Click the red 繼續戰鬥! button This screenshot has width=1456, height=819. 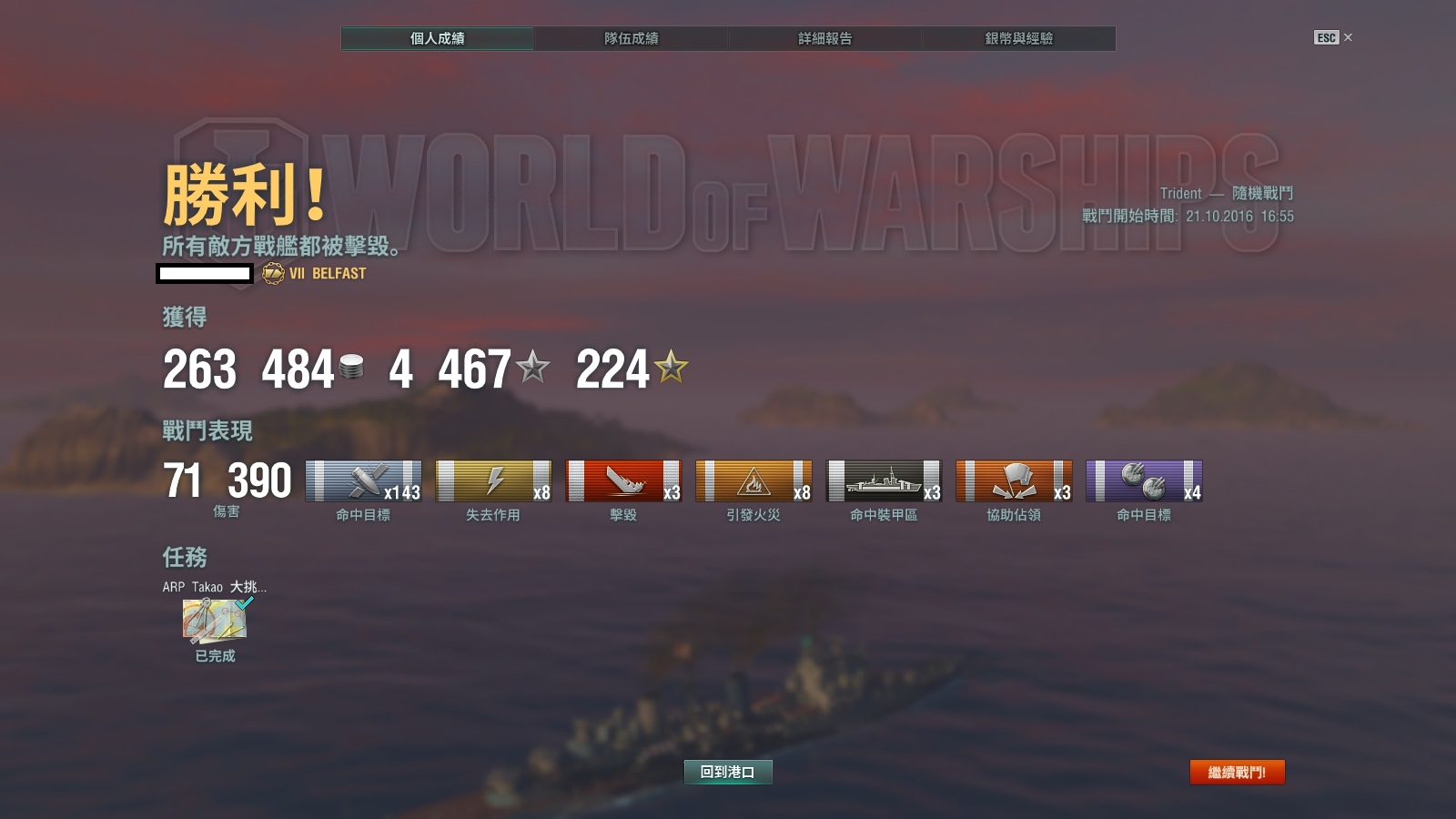click(x=1237, y=772)
